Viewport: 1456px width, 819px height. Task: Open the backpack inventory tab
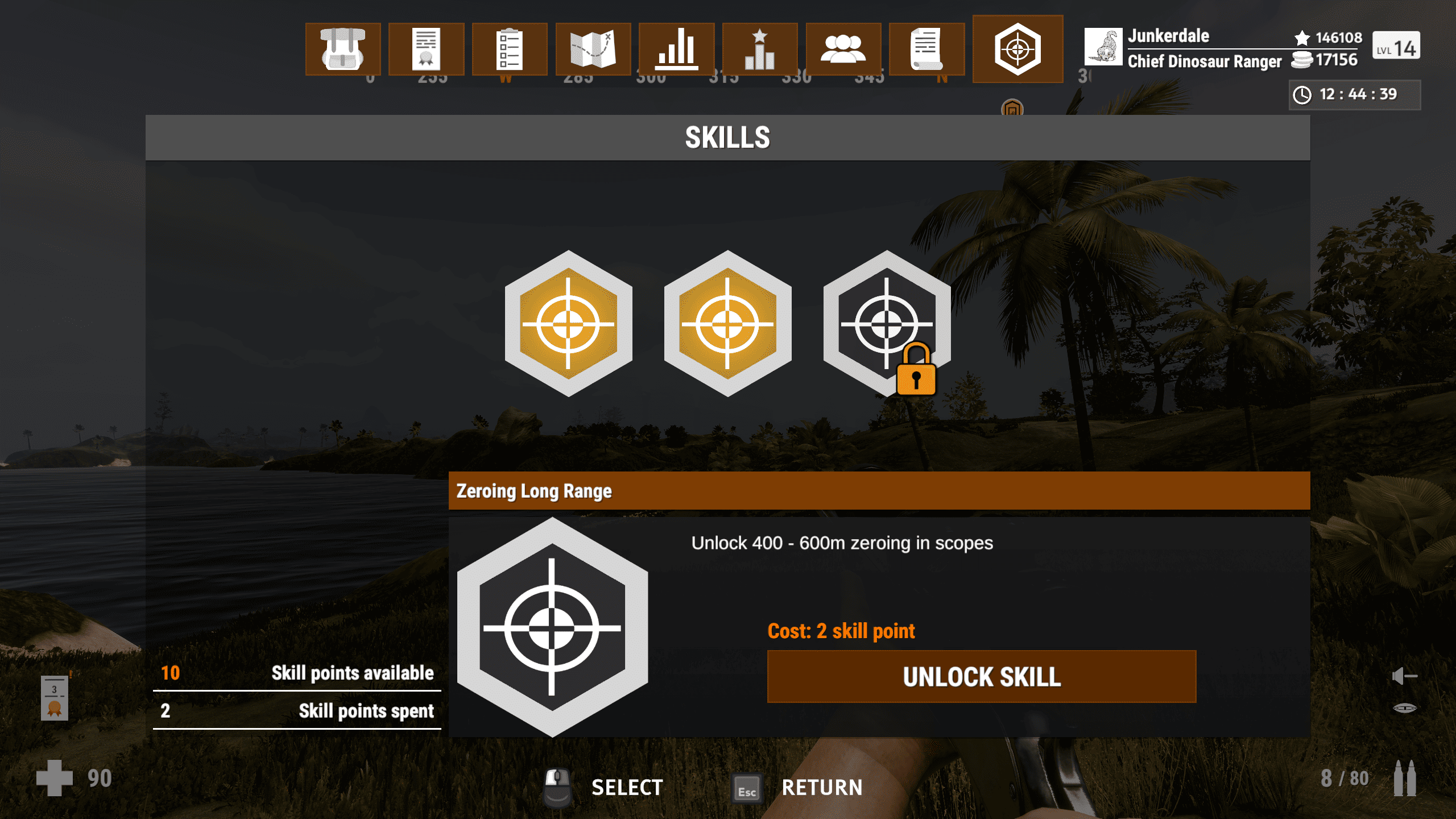[342, 49]
